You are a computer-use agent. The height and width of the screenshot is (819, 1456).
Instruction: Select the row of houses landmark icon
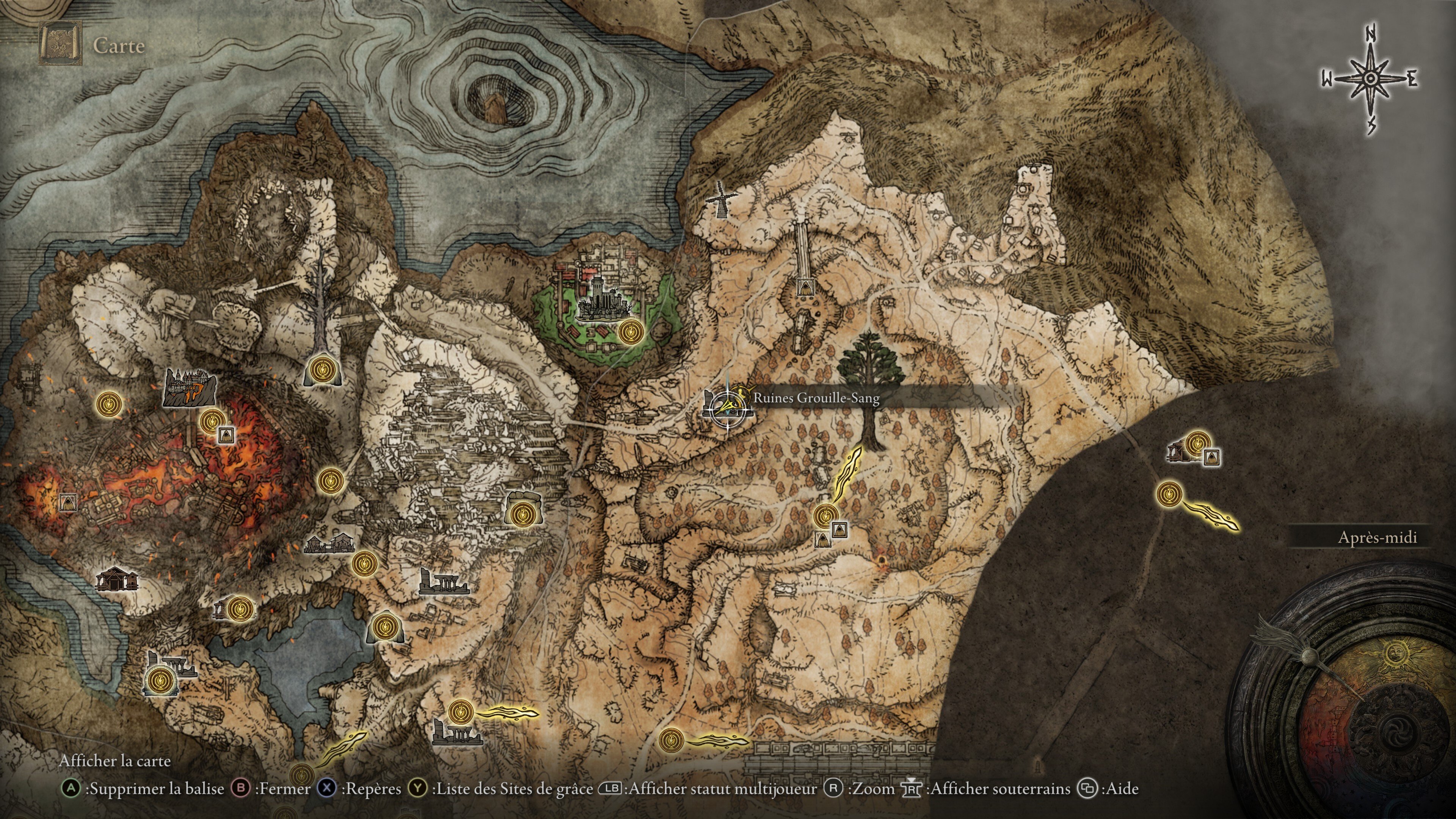click(x=329, y=544)
